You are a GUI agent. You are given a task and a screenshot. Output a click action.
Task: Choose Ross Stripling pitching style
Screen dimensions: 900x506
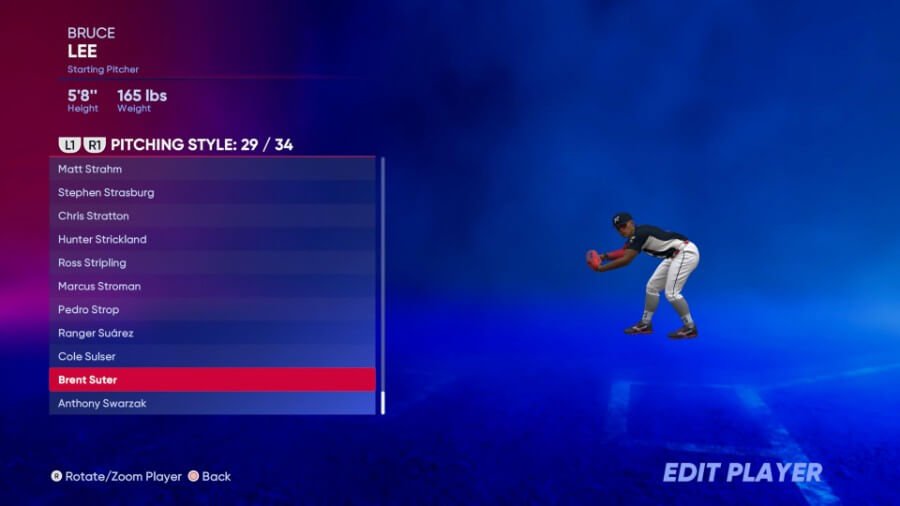pyautogui.click(x=212, y=263)
